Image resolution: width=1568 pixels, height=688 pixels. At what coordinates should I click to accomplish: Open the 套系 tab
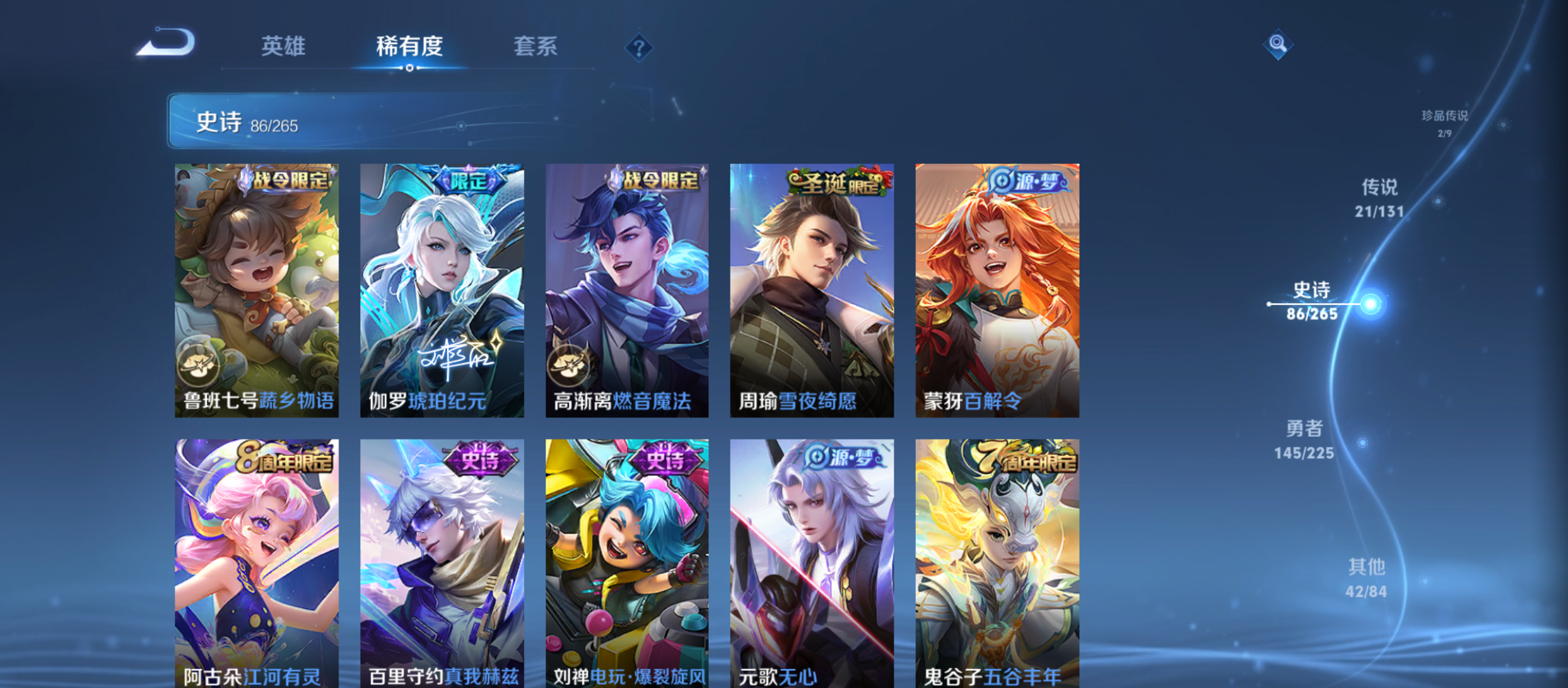point(536,47)
